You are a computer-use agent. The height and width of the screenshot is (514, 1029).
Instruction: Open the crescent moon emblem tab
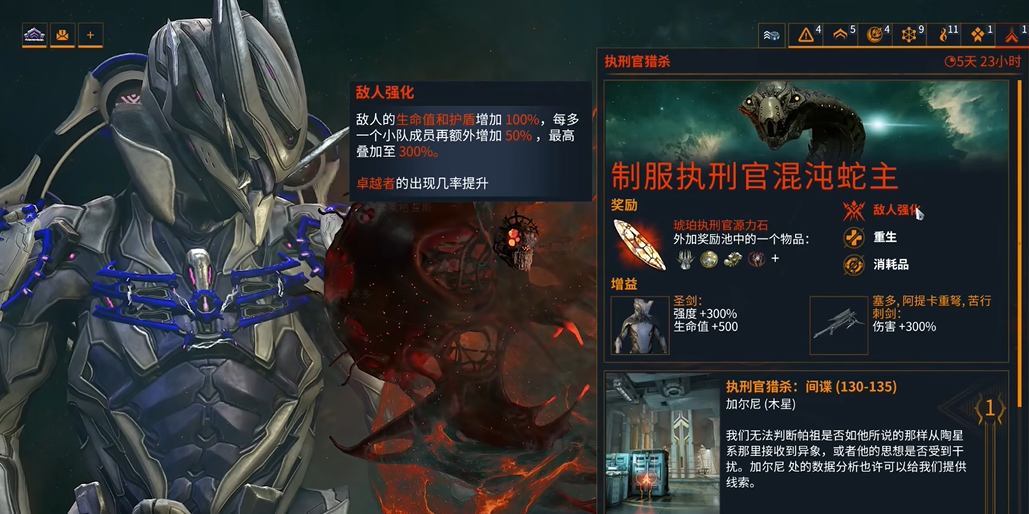876,35
